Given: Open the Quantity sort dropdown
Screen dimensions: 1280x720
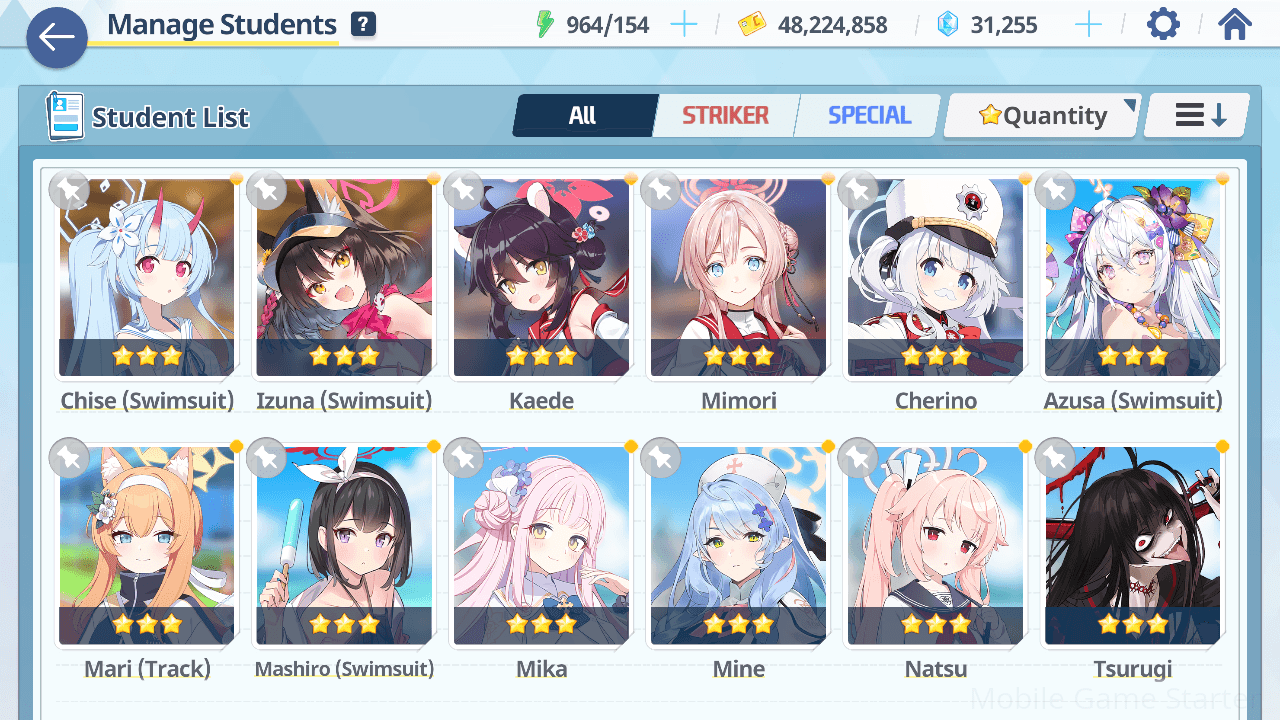Looking at the screenshot, I should tap(1043, 116).
